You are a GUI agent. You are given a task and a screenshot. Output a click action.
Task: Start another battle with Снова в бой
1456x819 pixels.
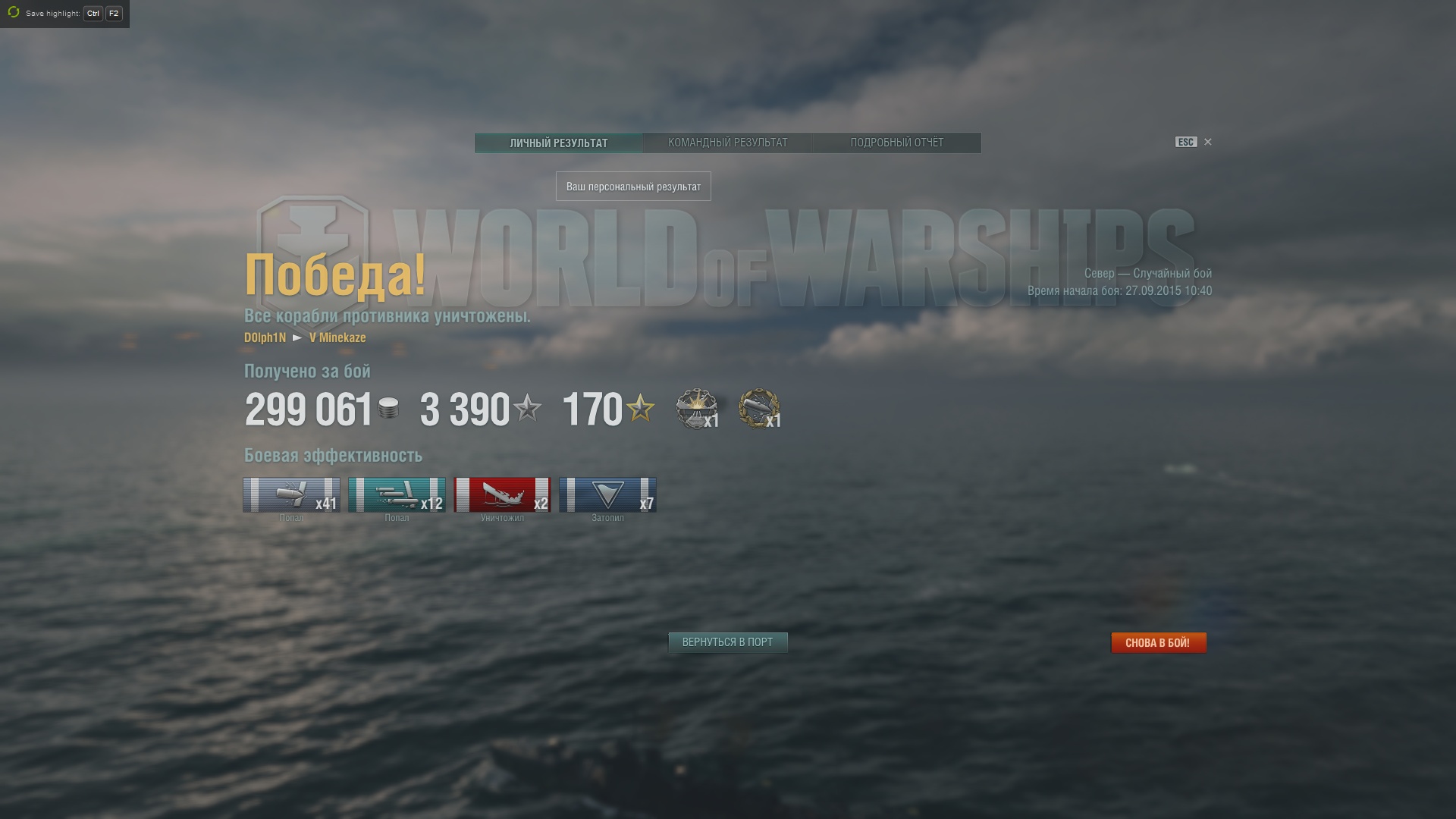[1158, 642]
